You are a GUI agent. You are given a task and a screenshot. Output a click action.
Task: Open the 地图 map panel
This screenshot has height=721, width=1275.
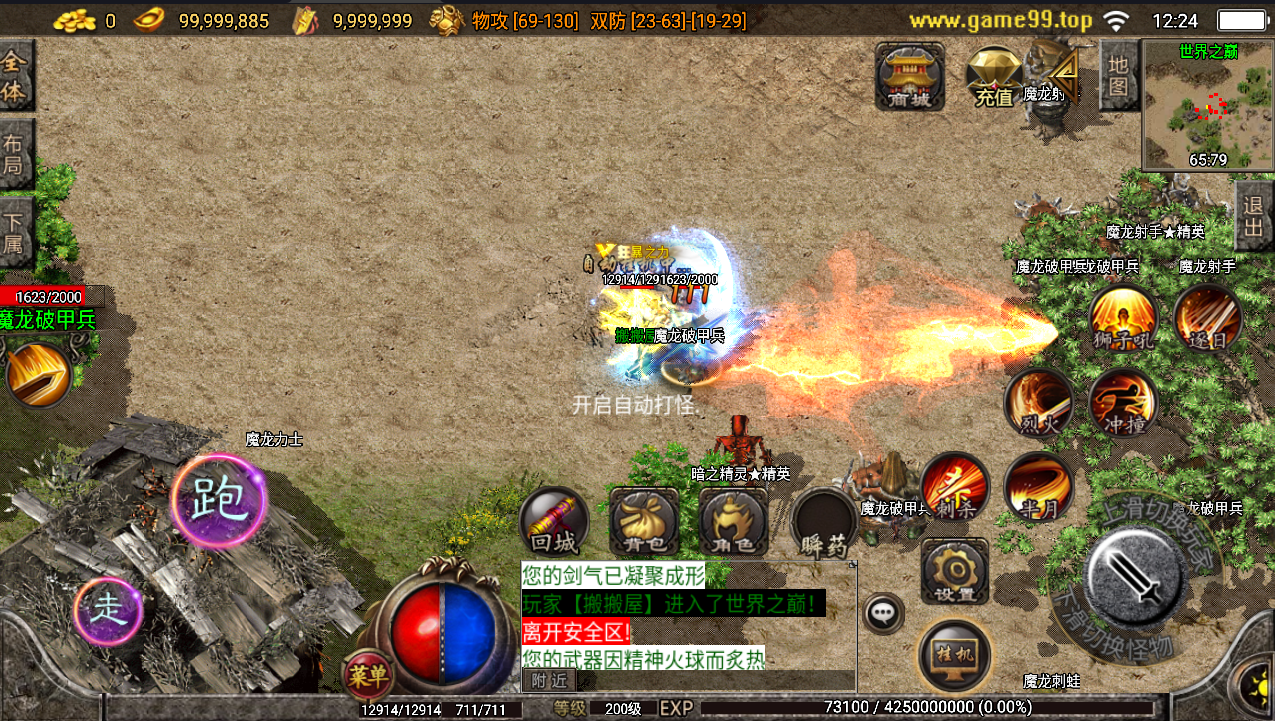click(1119, 75)
